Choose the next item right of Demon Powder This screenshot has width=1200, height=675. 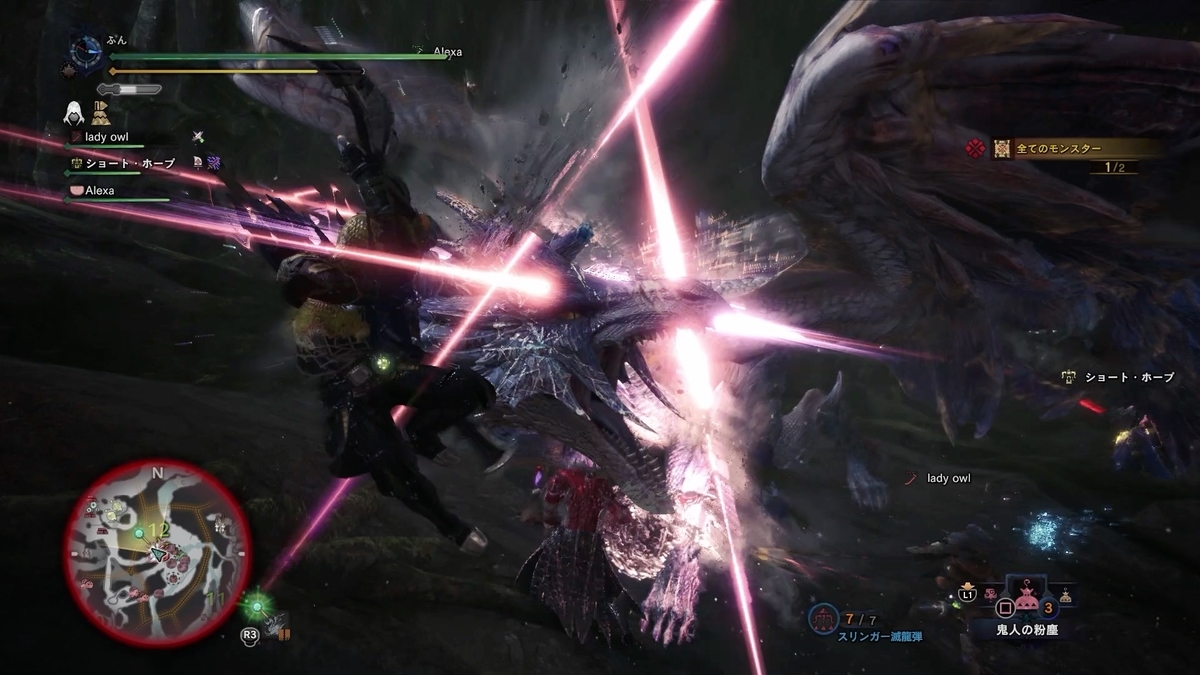point(1066,597)
